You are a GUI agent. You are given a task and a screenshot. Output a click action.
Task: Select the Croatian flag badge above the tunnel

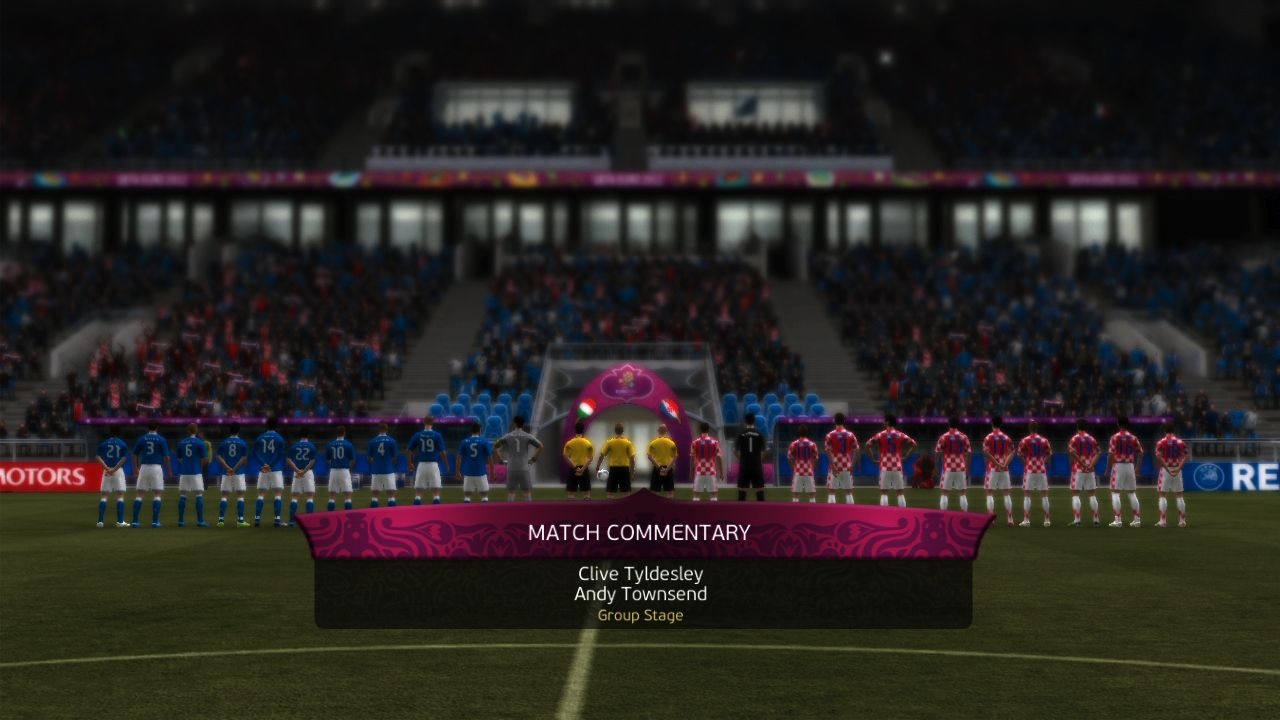[x=669, y=408]
